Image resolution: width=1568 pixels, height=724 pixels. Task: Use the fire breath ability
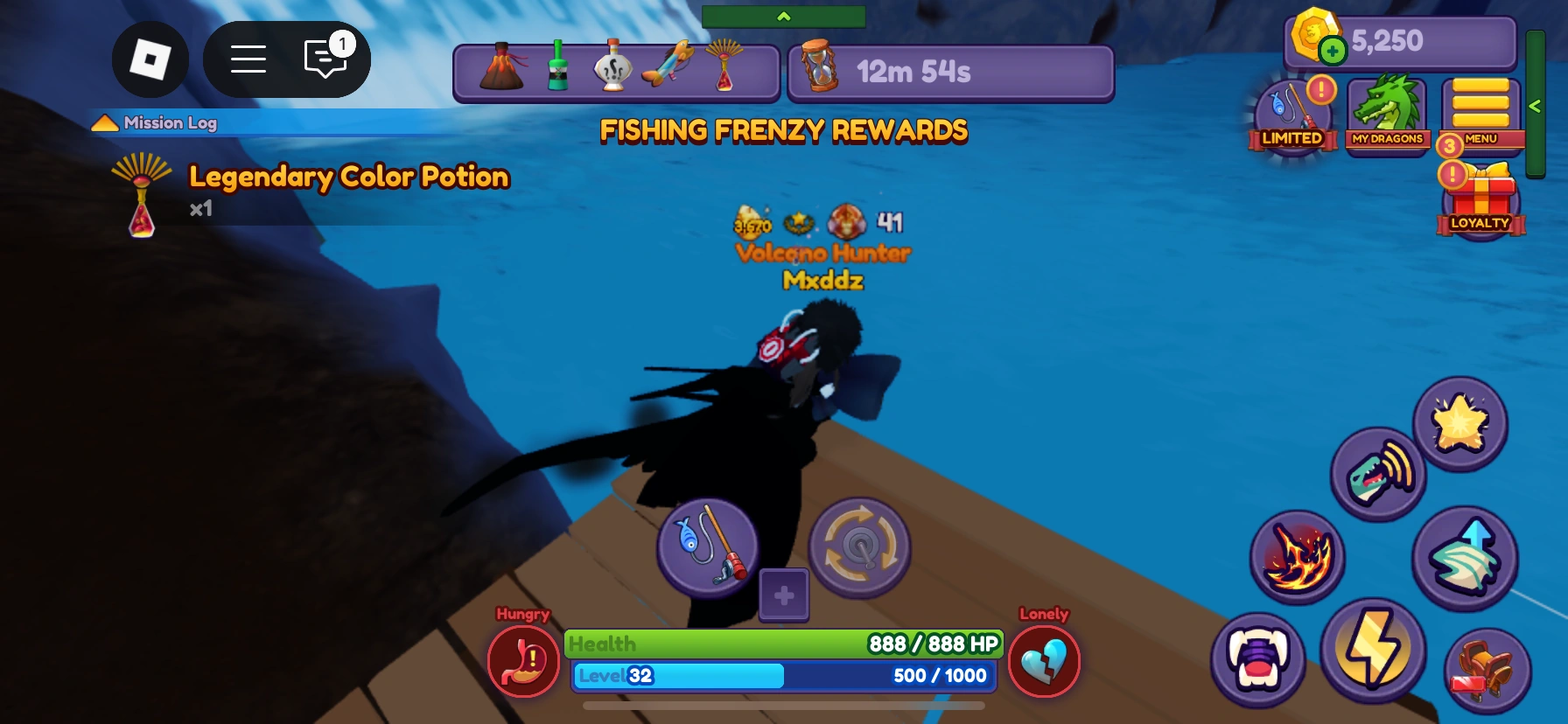click(1298, 557)
